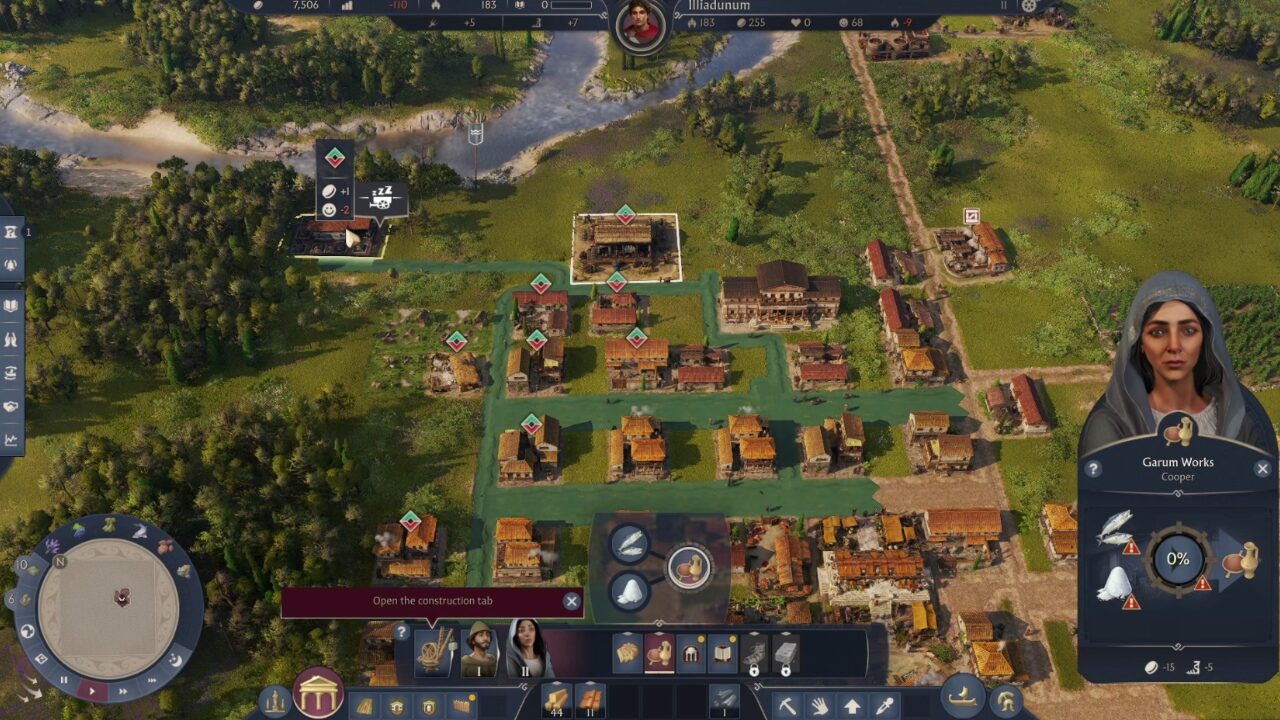Select the tier II hooded woman portrait

pos(527,650)
